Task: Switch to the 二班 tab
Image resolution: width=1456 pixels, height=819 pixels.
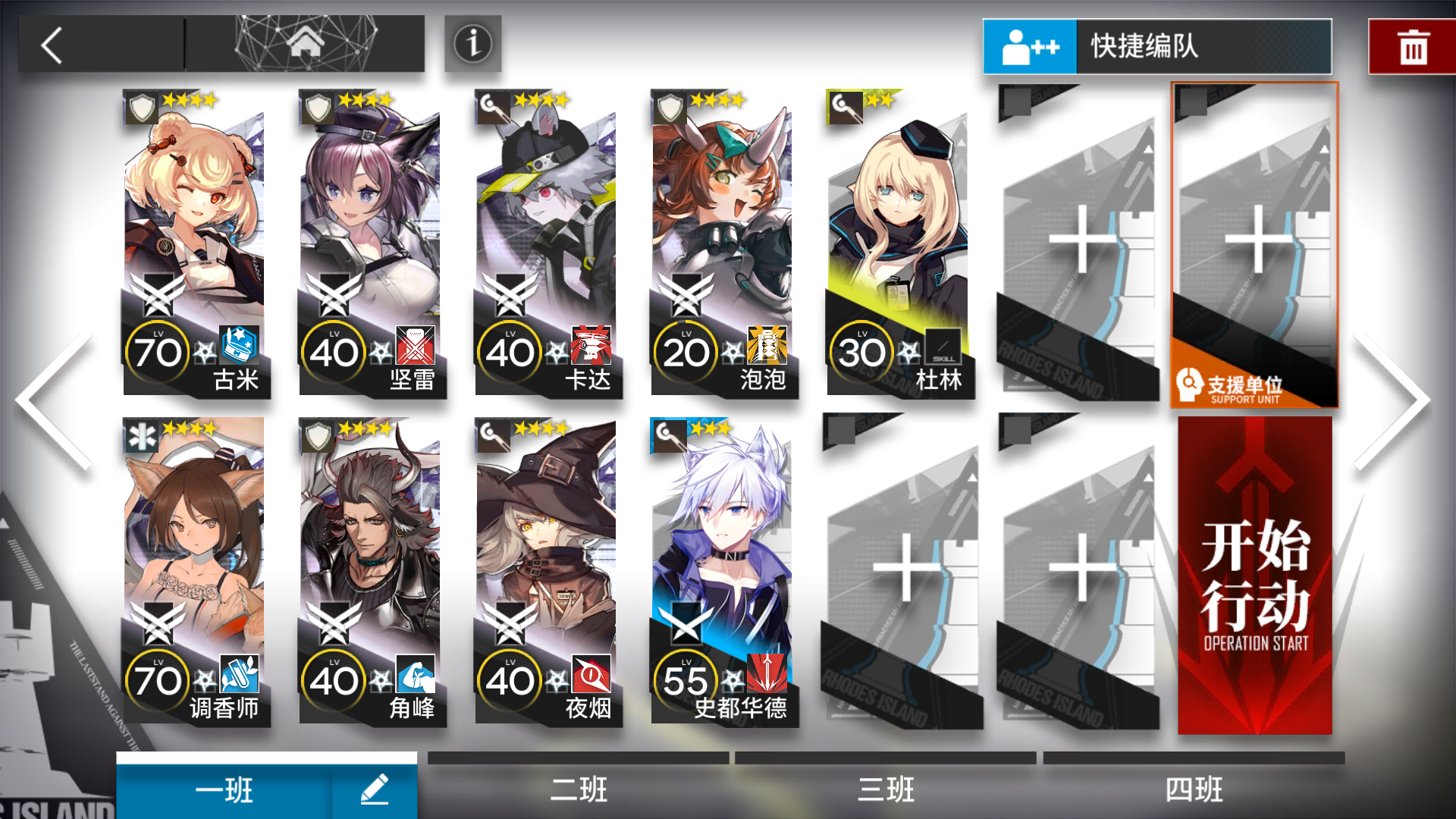Action: (x=578, y=789)
